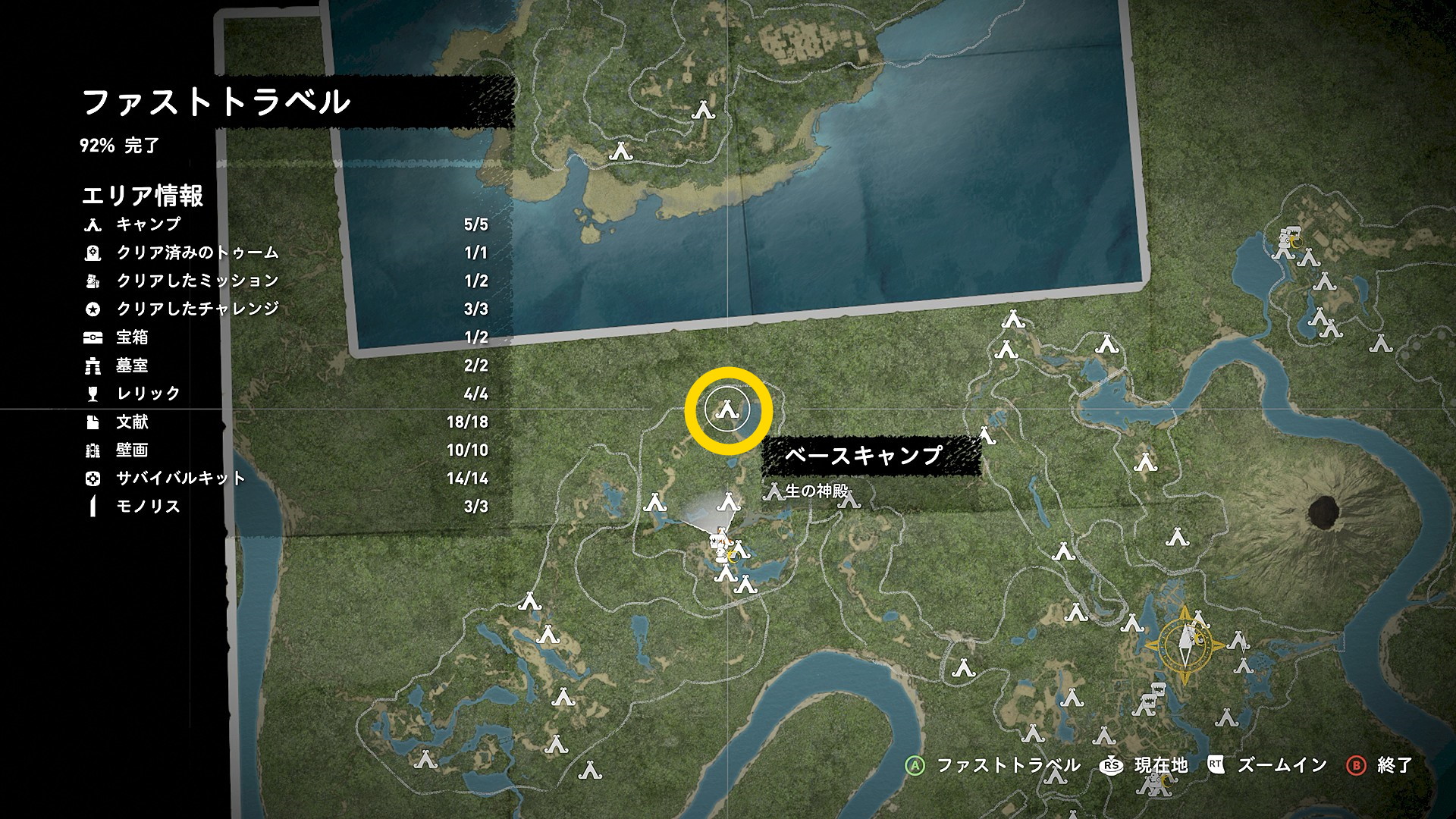Select the base camp circled in yellow
Screen dimensions: 1456x819
pos(728,410)
